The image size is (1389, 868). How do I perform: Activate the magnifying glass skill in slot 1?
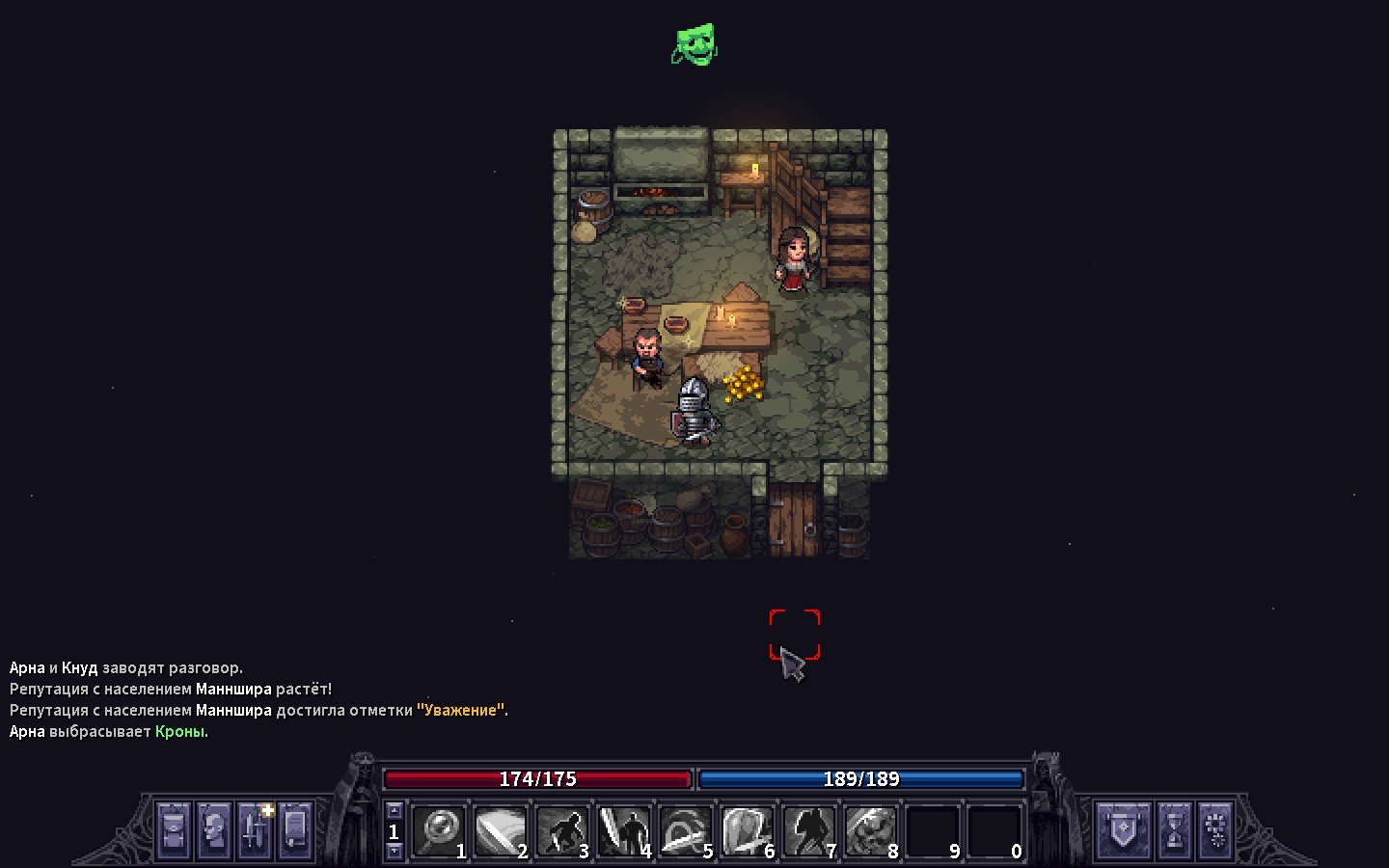coord(440,829)
